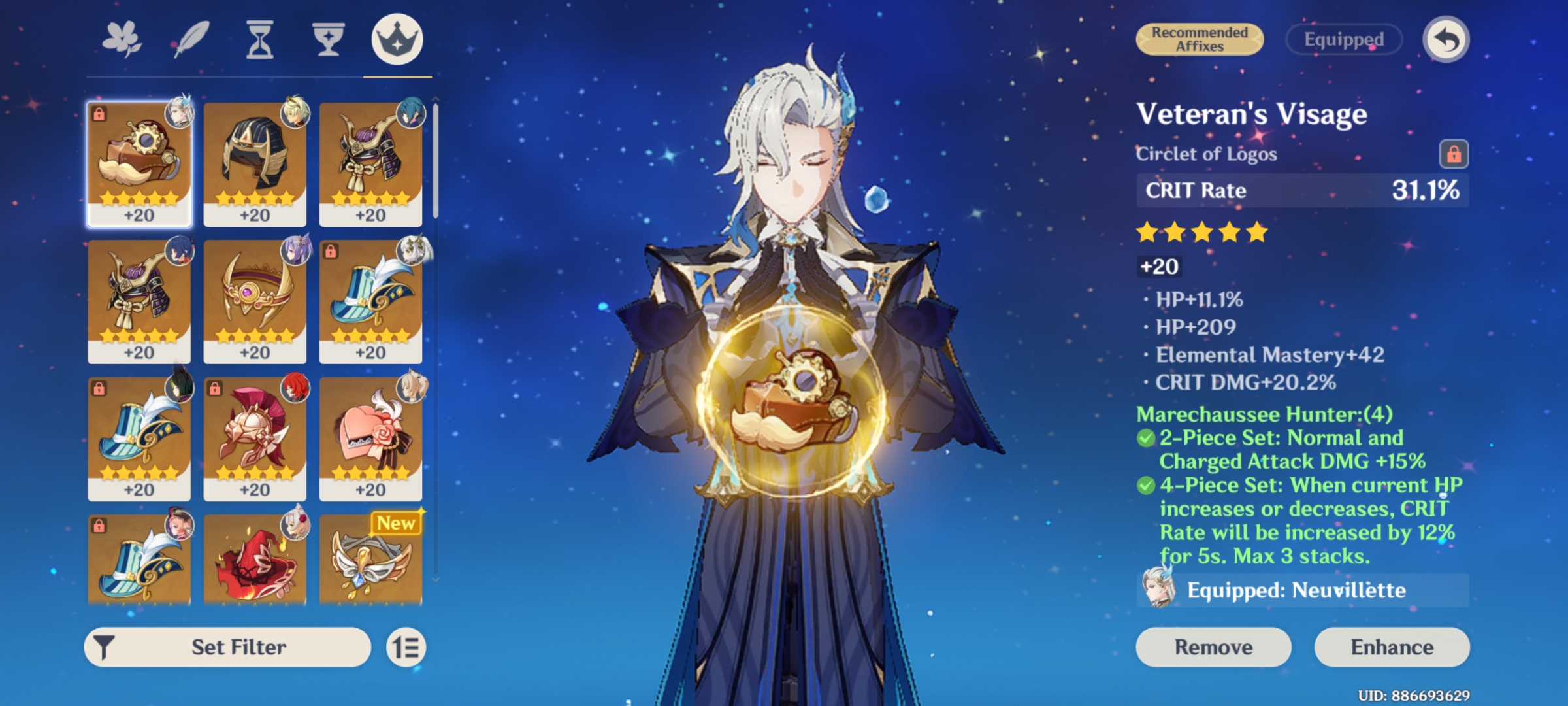Open the Plume of Death feather tab

click(189, 41)
